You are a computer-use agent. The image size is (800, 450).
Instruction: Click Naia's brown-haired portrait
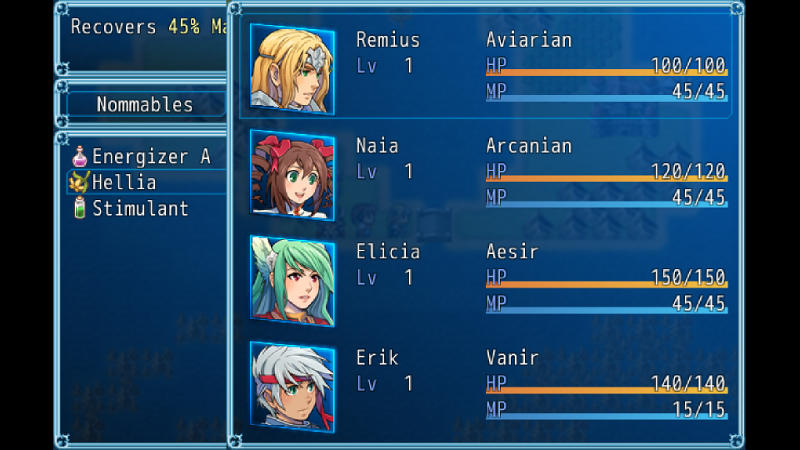[x=292, y=175]
